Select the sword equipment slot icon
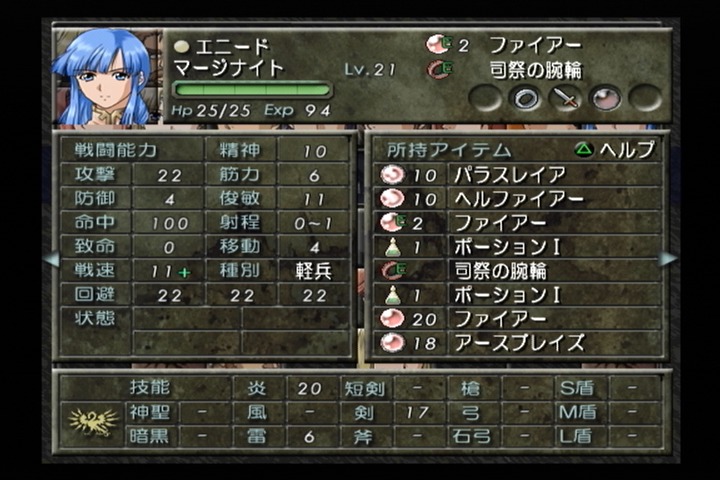This screenshot has width=720, height=480. point(566,98)
